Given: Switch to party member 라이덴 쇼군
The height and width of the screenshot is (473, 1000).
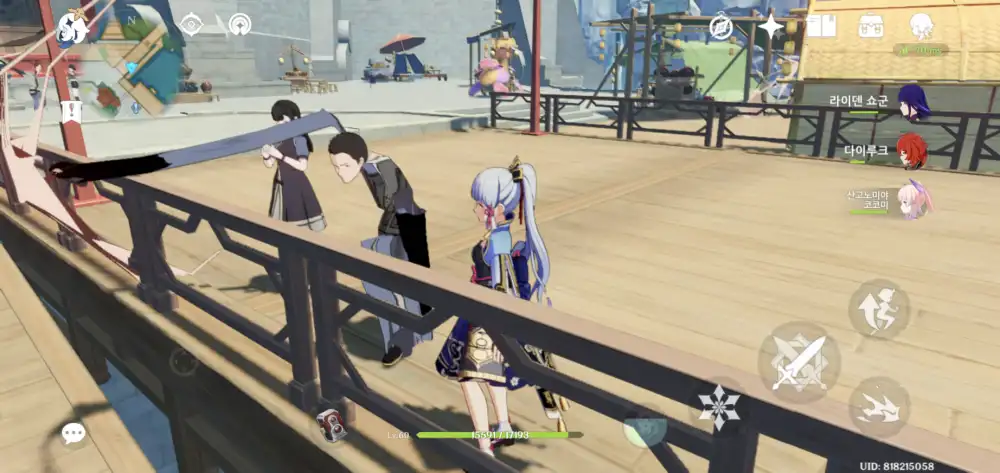Looking at the screenshot, I should tap(913, 102).
